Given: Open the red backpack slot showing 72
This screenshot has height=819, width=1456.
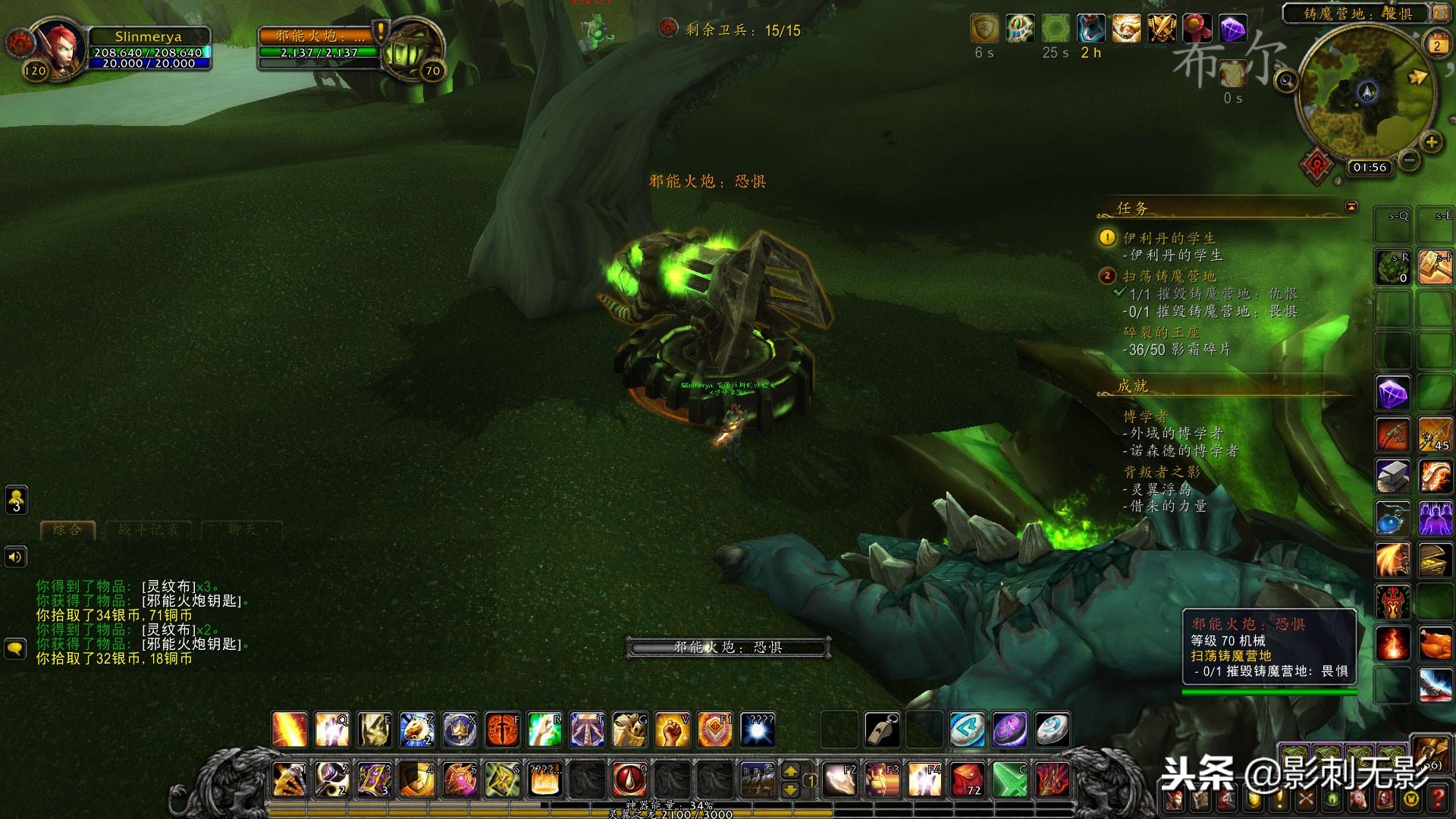Looking at the screenshot, I should tap(968, 779).
